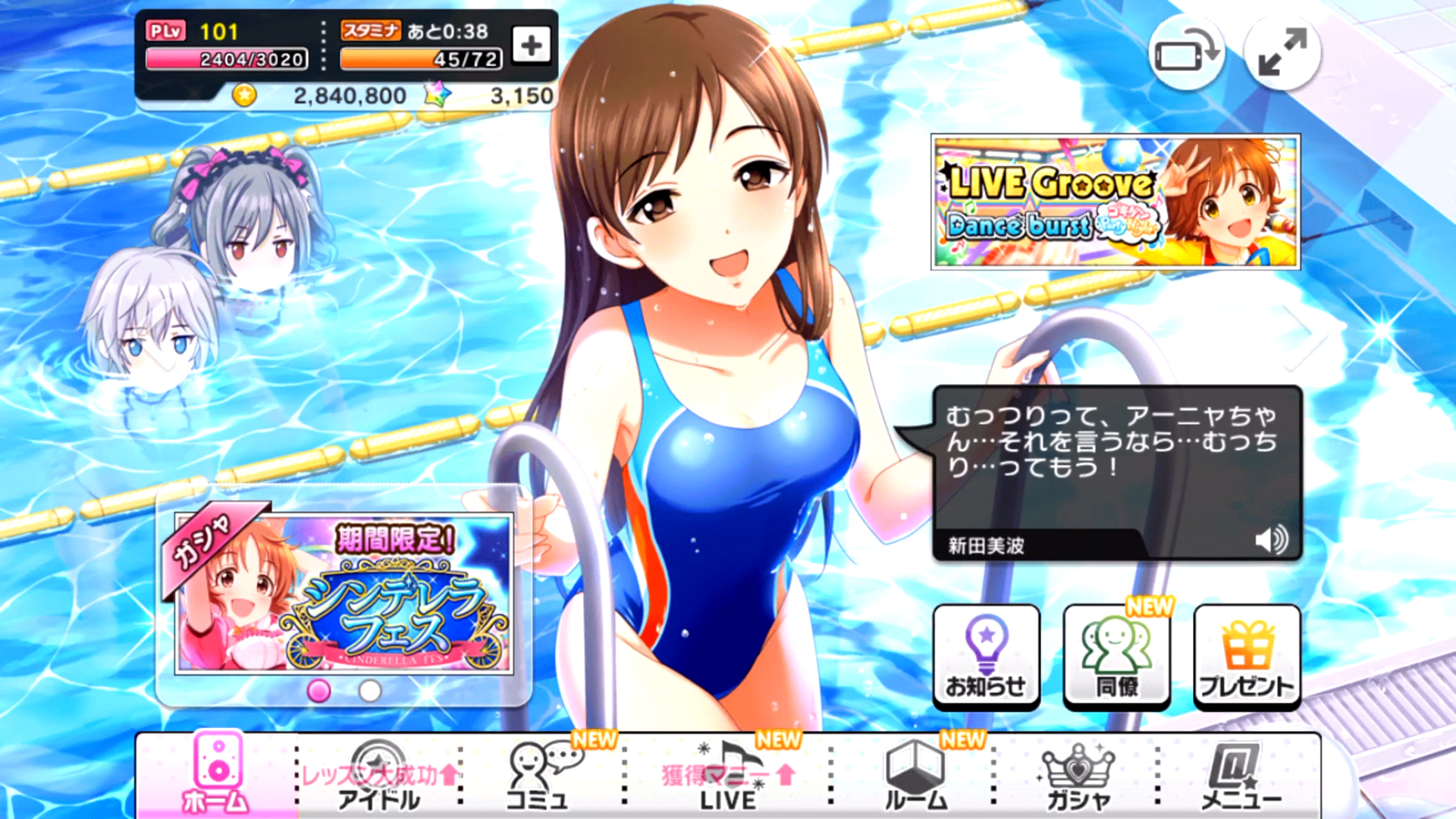Expand view with the arrows button
Image resolution: width=1456 pixels, height=819 pixels.
(x=1282, y=53)
